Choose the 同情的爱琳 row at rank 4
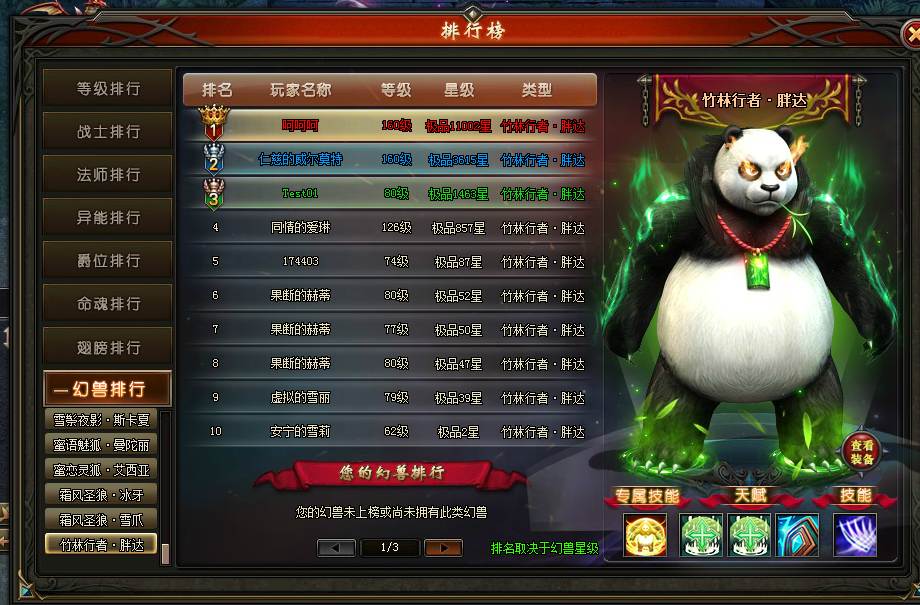This screenshot has height=605, width=920. pos(390,228)
